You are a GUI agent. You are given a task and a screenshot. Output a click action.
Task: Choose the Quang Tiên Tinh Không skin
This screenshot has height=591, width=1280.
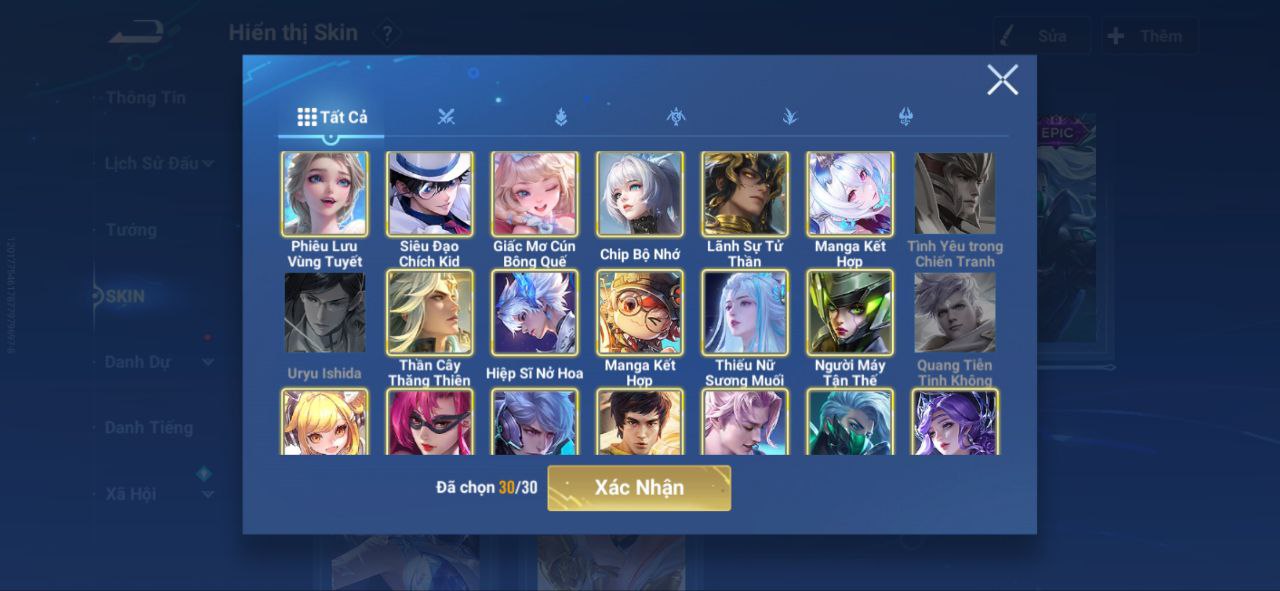tap(955, 313)
